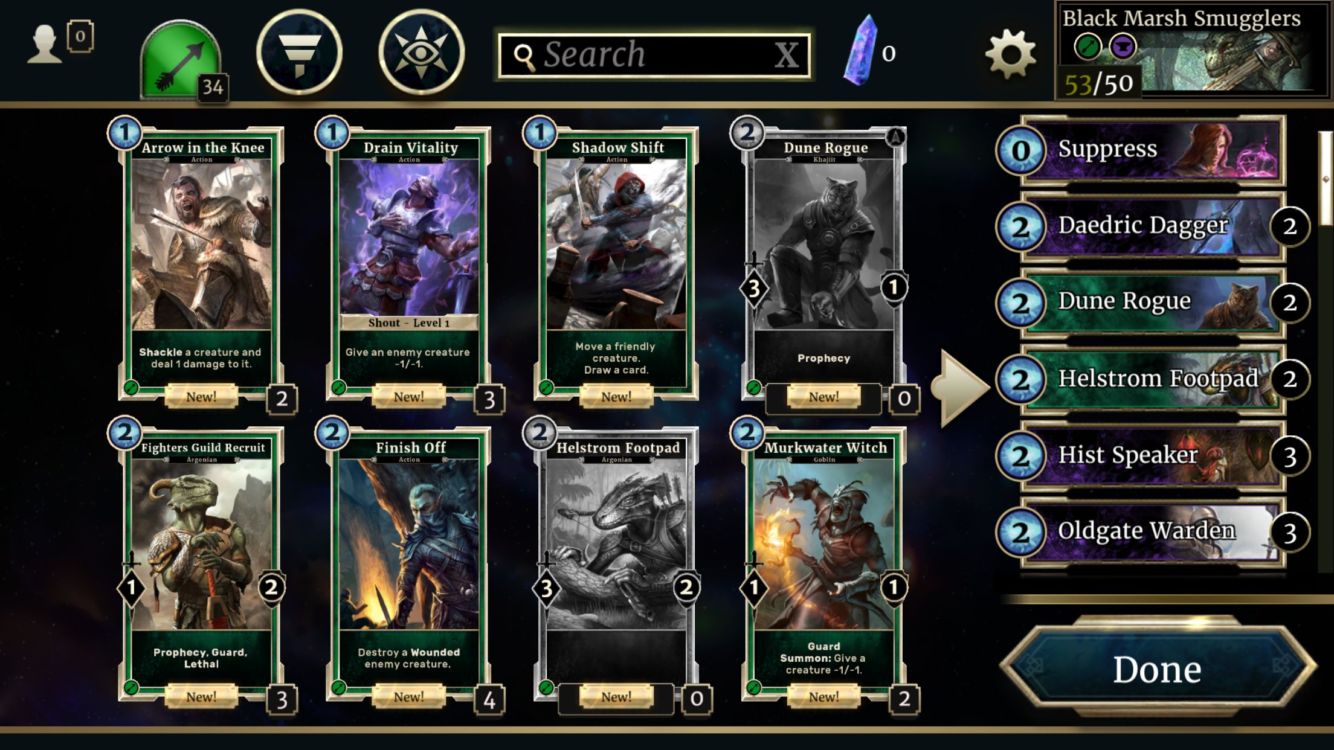Add Arrow in the Knee card
Viewport: 1334px width, 750px height.
(x=203, y=260)
